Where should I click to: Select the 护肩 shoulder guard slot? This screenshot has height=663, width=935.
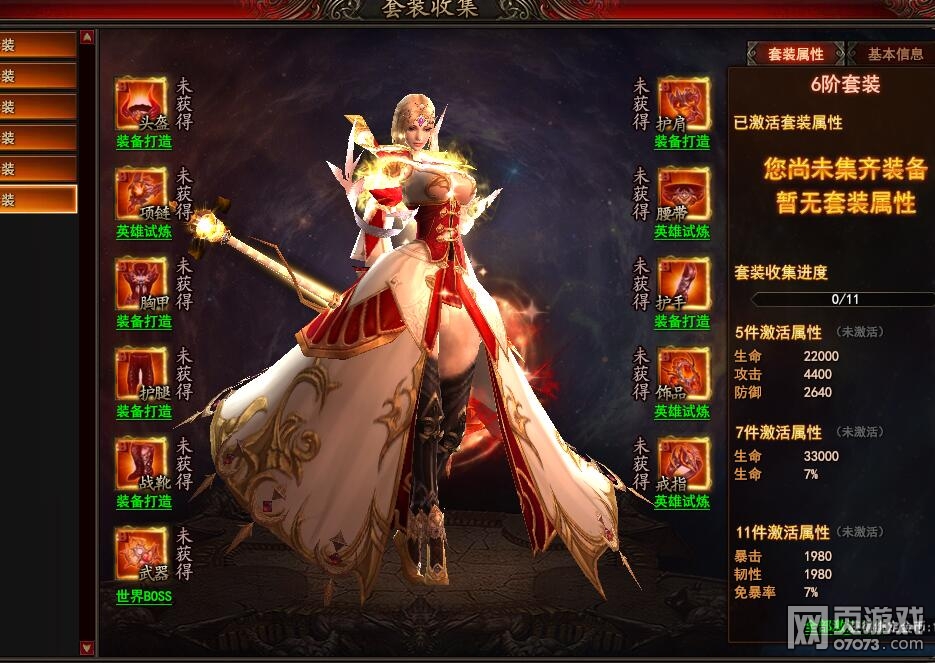(x=684, y=103)
